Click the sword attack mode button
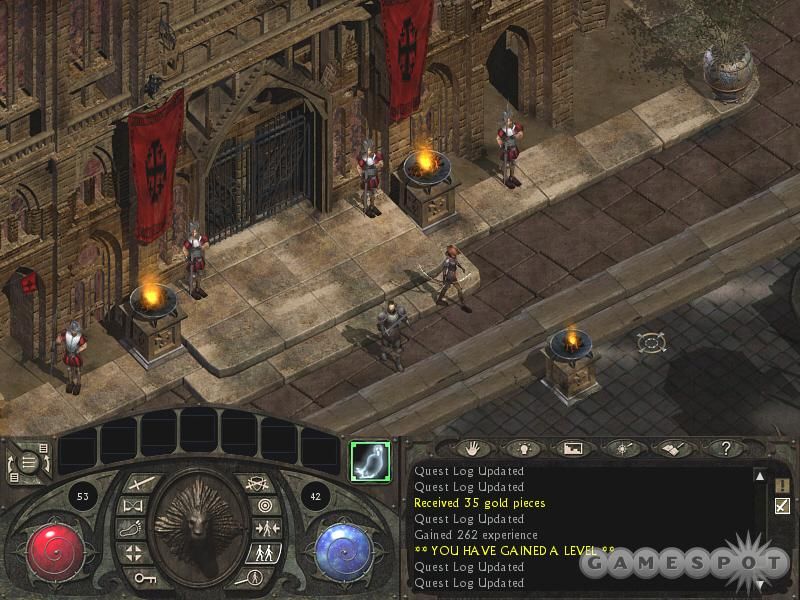800x600 pixels. pyautogui.click(x=139, y=484)
